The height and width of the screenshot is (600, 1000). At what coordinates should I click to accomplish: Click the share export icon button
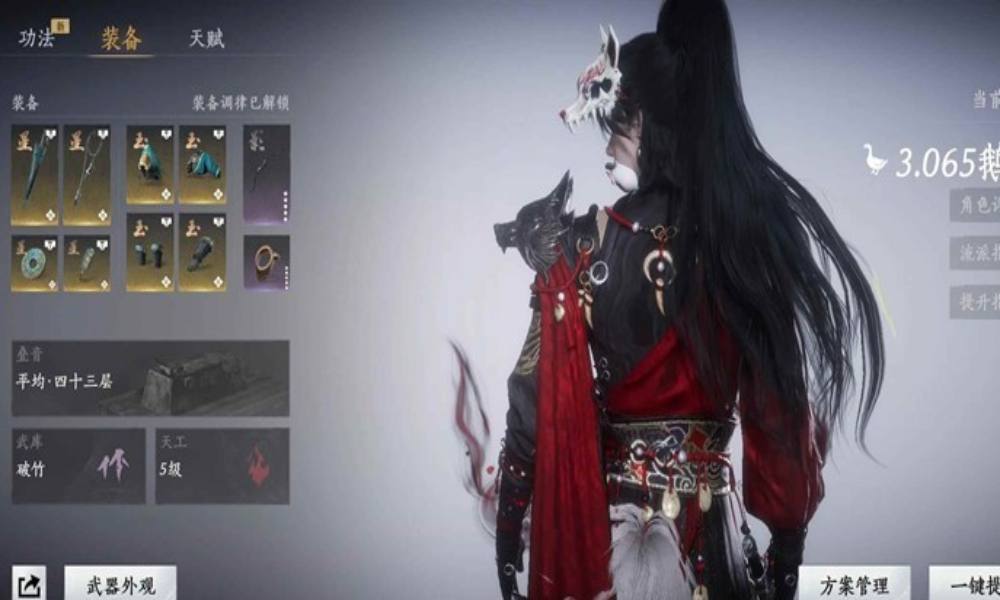[x=29, y=585]
